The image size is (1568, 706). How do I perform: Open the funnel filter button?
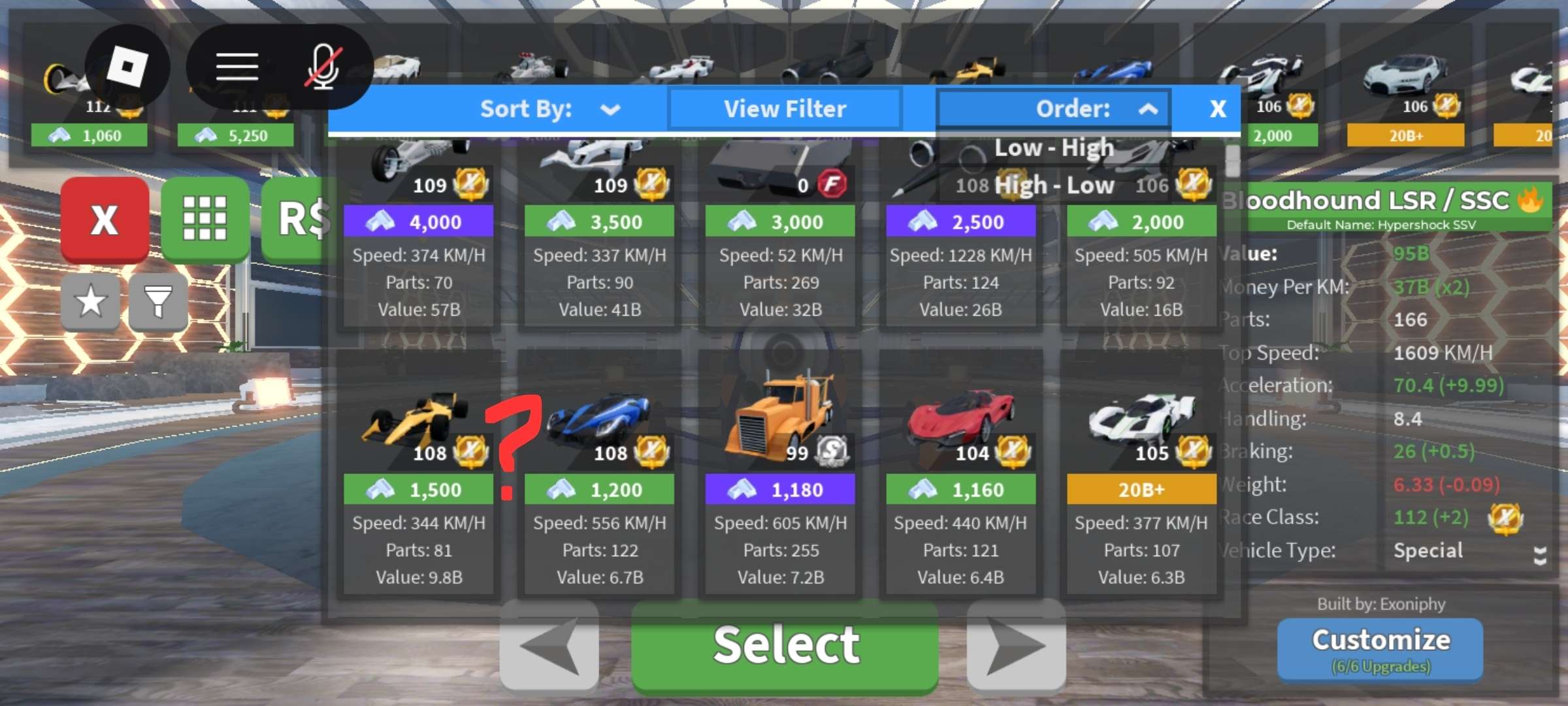[158, 301]
